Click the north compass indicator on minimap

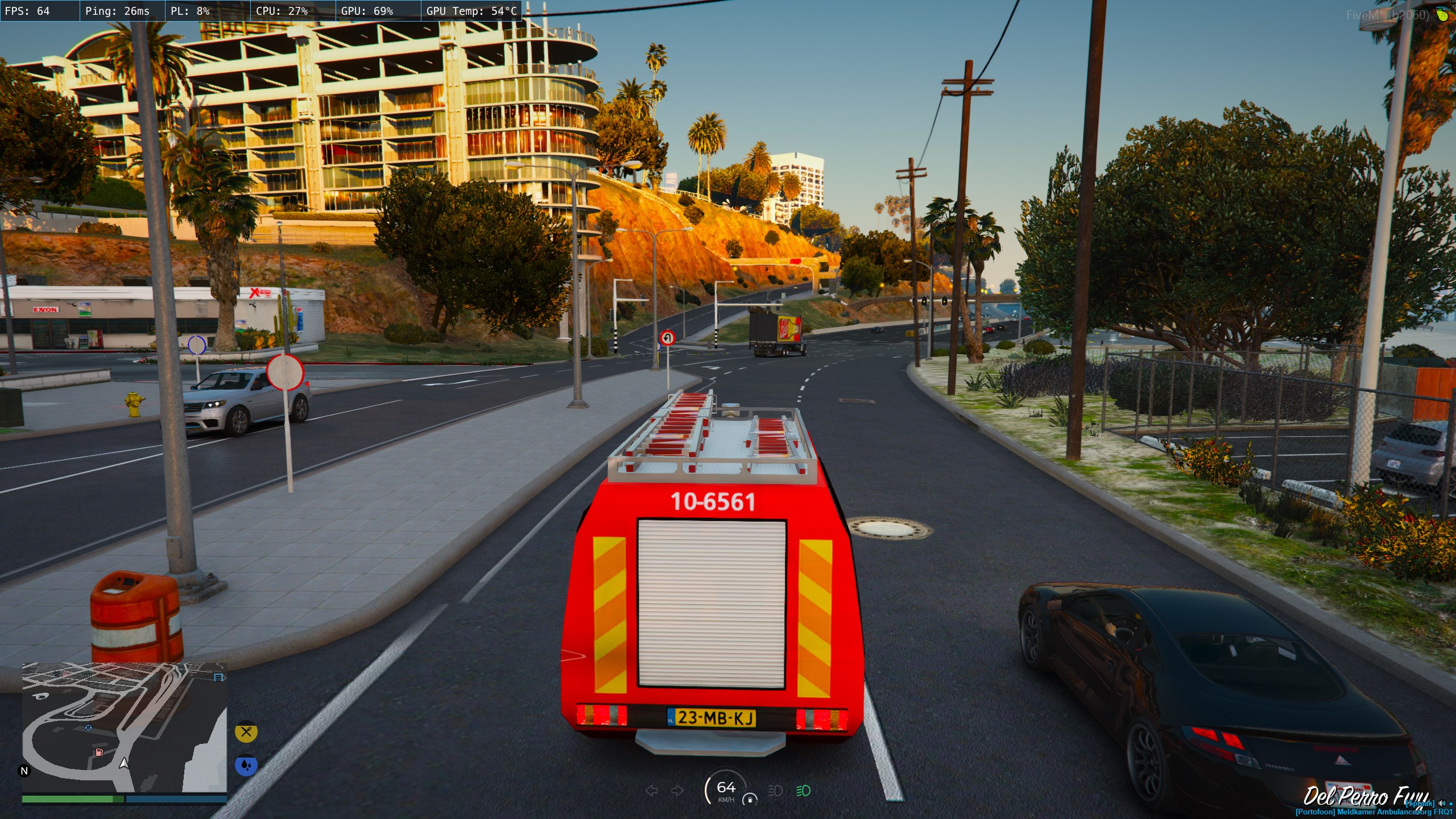tap(24, 771)
